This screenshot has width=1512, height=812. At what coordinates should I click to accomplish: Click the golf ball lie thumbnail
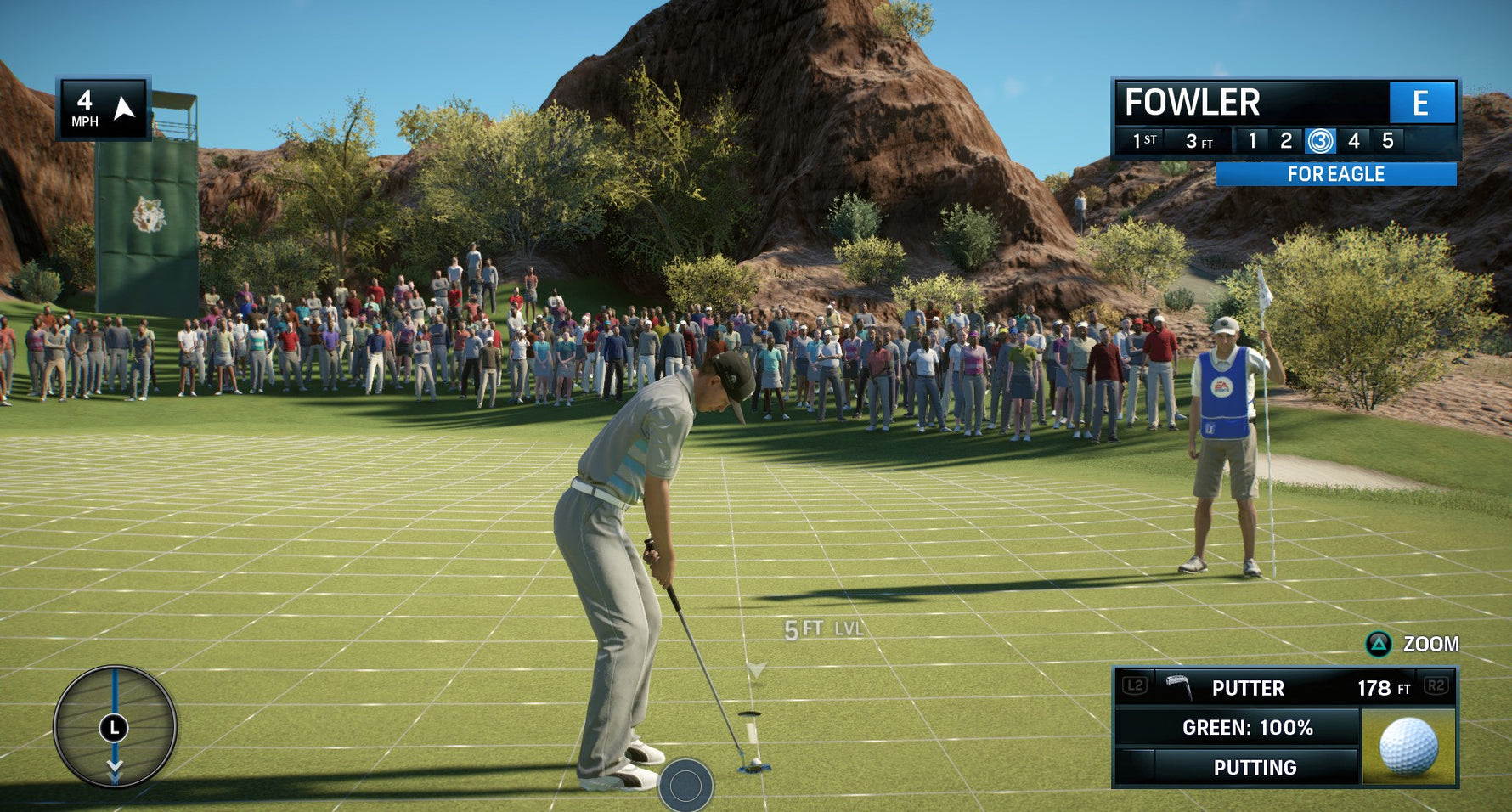[x=1408, y=746]
